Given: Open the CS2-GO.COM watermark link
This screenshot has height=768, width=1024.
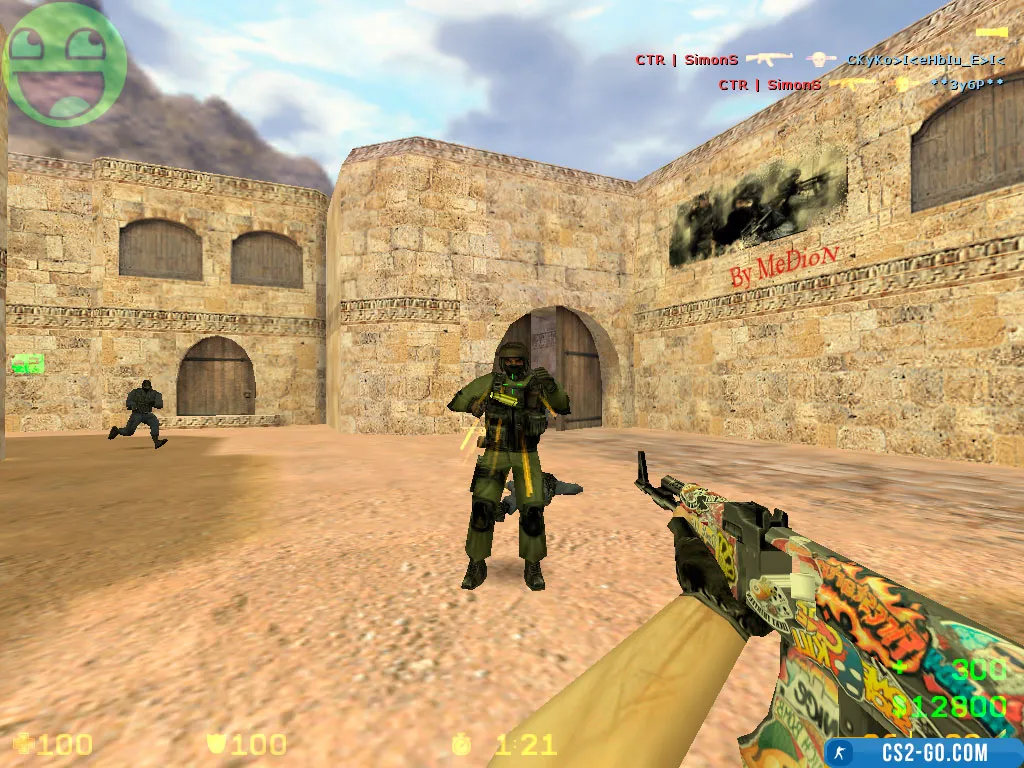Looking at the screenshot, I should pyautogui.click(x=921, y=752).
